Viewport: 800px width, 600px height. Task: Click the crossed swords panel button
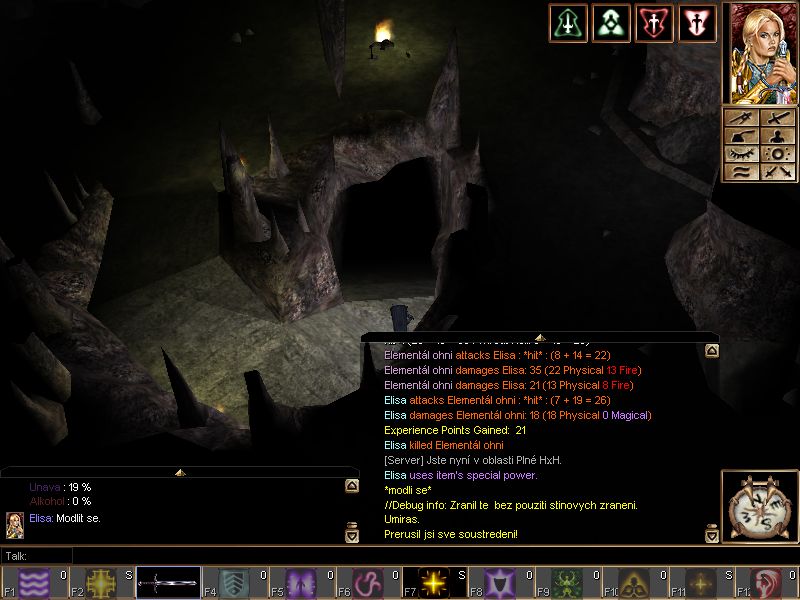[778, 172]
